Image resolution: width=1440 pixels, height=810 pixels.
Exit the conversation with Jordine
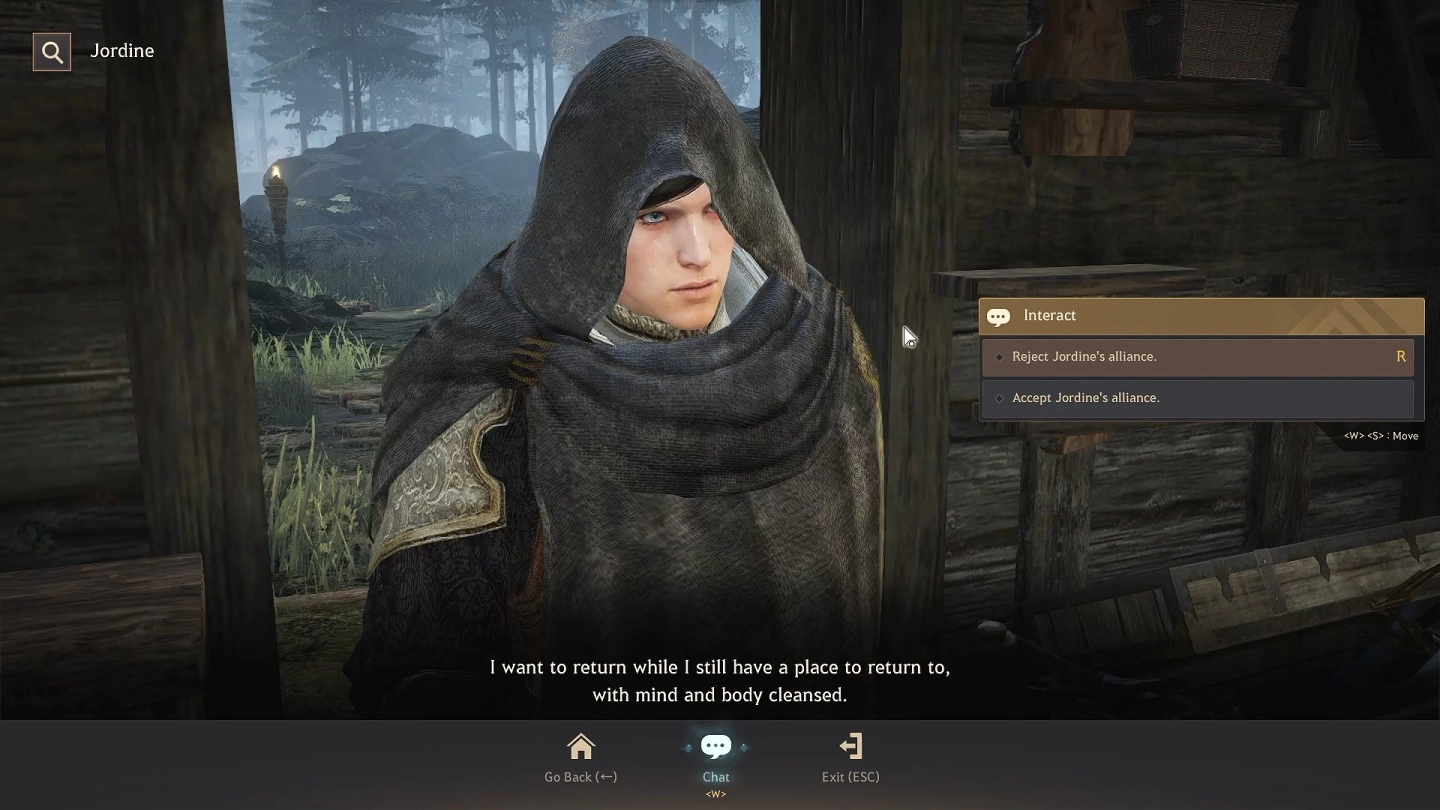click(850, 757)
